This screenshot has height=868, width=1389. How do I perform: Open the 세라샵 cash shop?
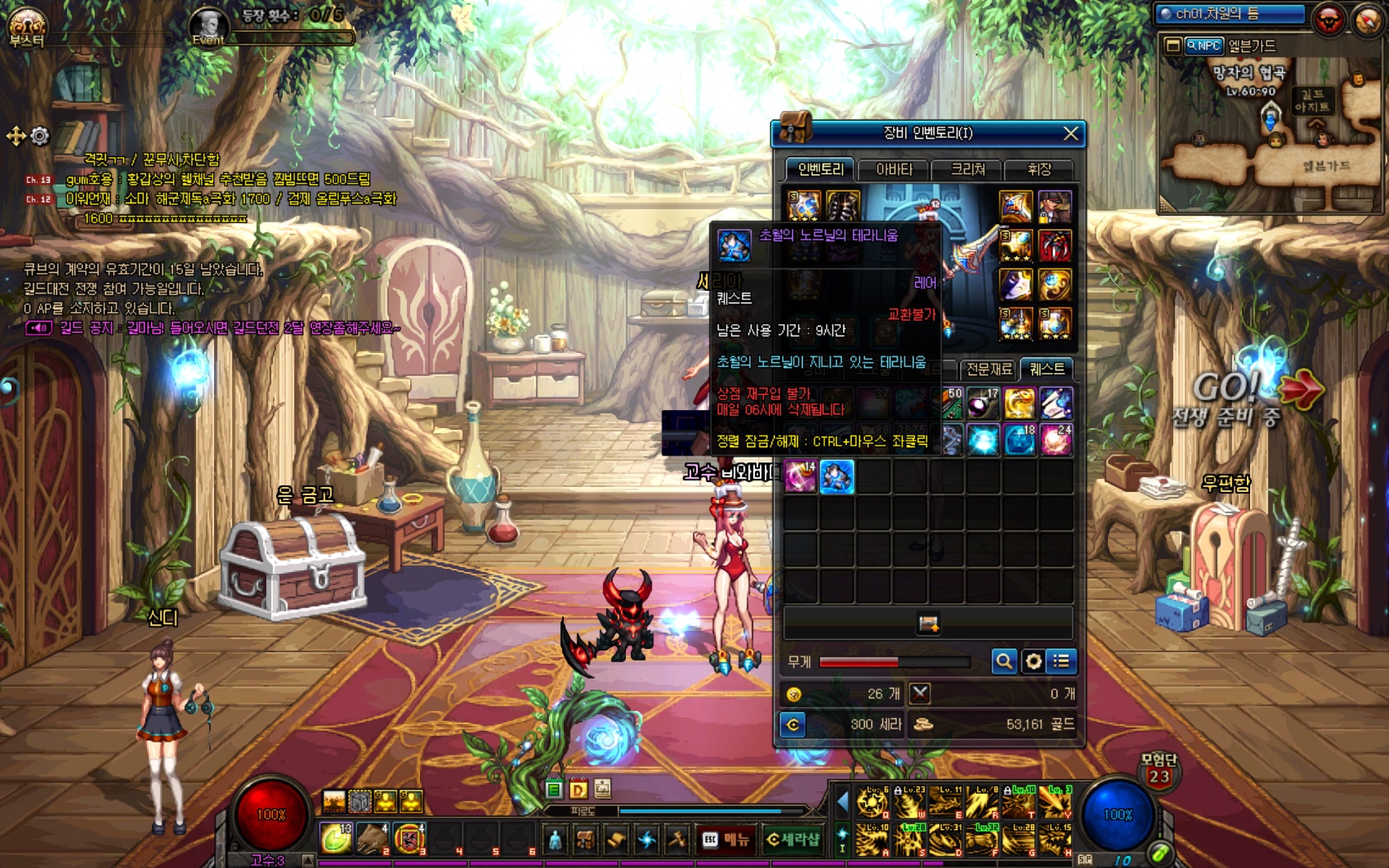click(x=792, y=840)
